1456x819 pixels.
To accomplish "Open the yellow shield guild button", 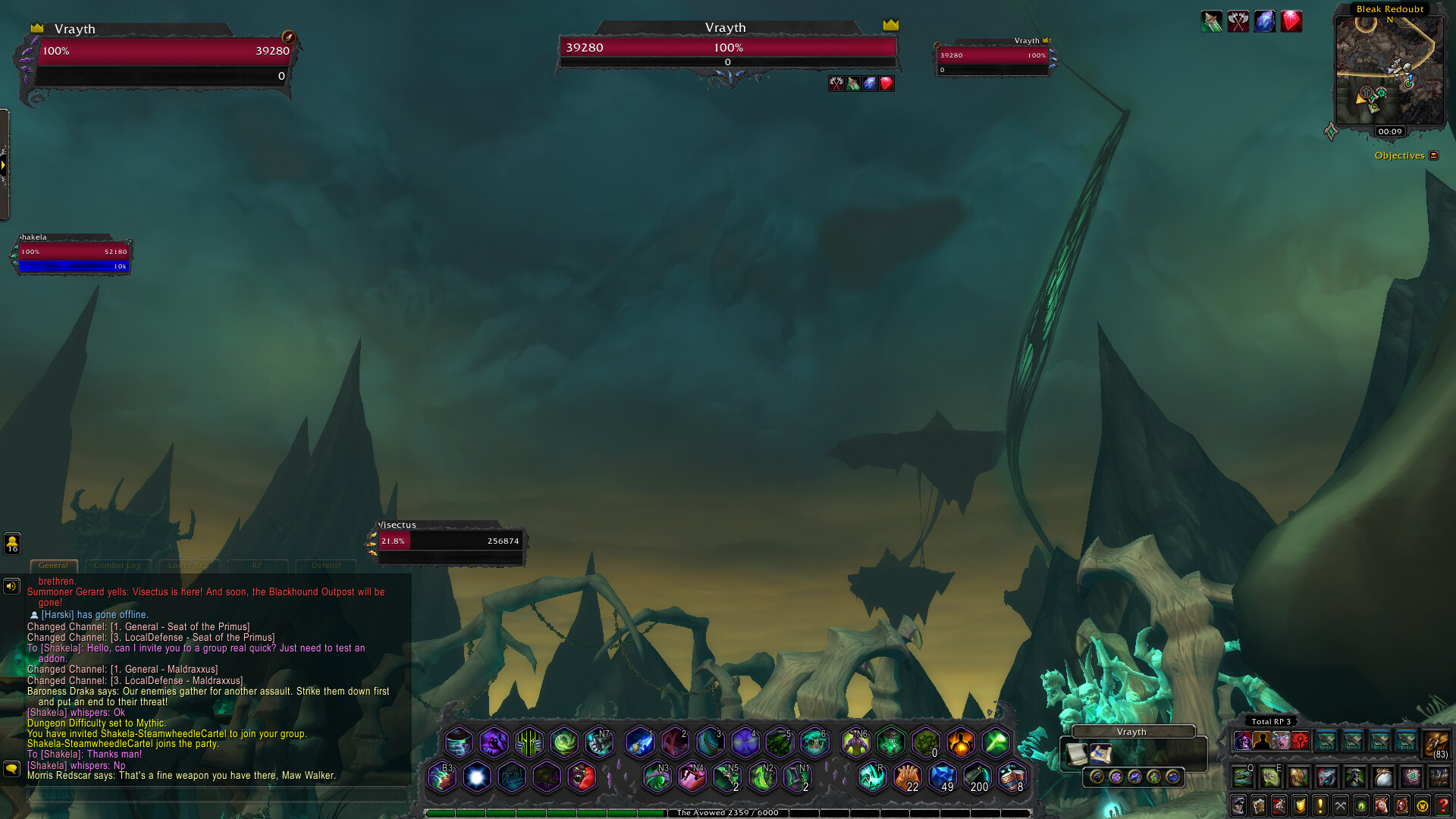I will click(1300, 805).
